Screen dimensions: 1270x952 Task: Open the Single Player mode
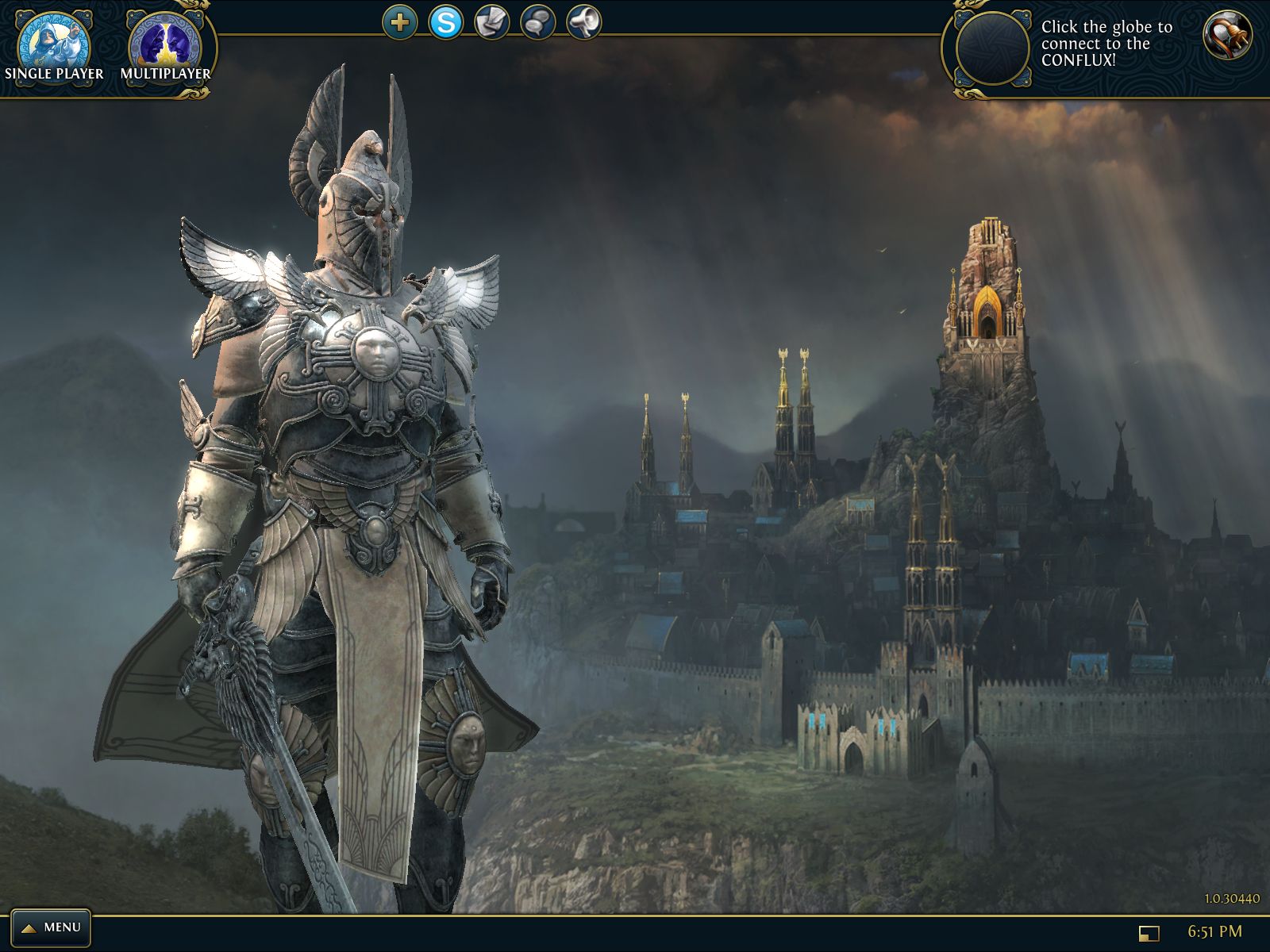pos(54,46)
